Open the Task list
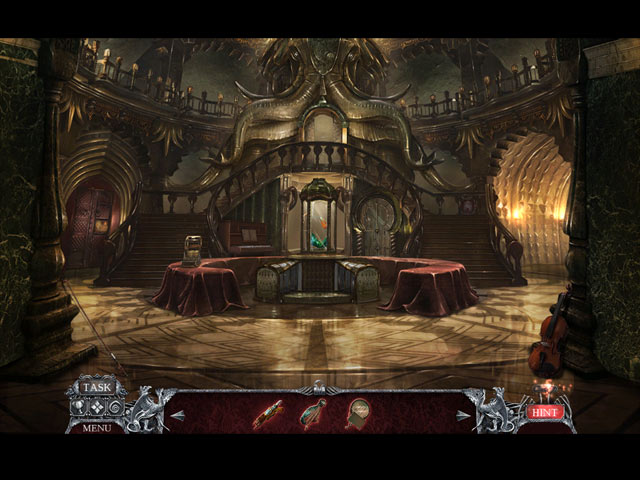640x480 pixels. click(x=97, y=387)
